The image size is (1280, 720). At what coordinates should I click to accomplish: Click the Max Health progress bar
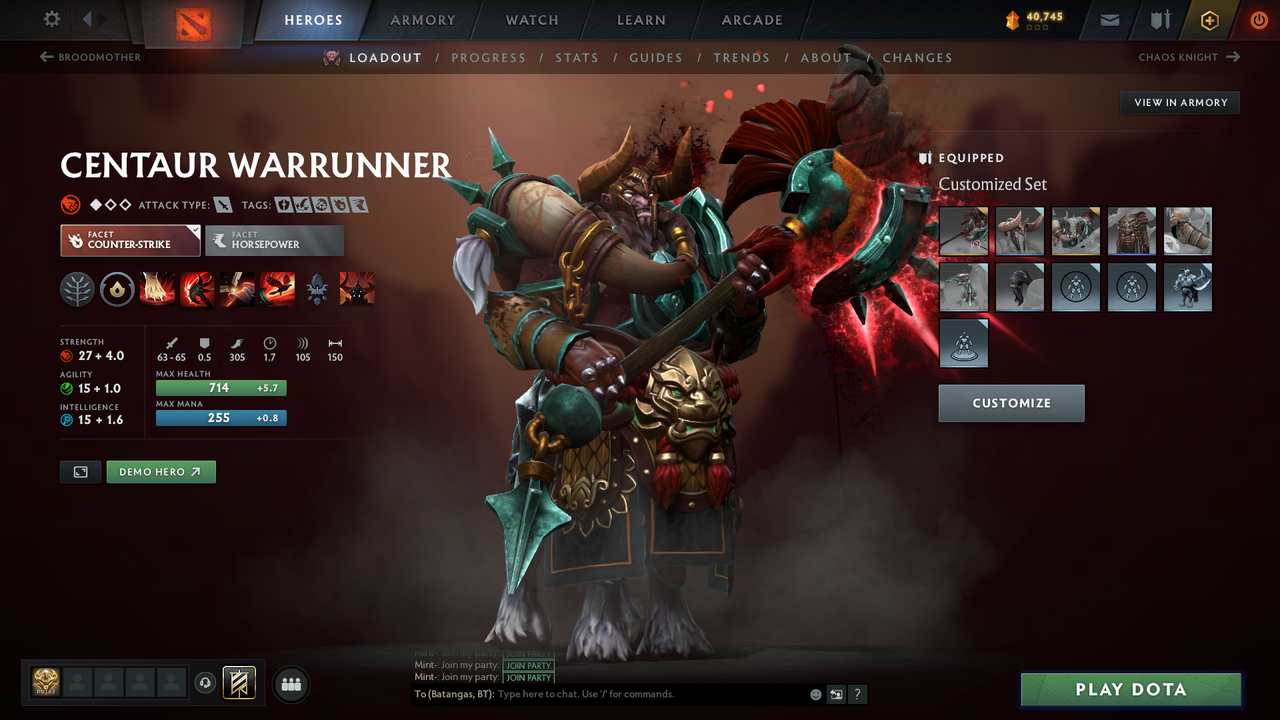pos(220,387)
